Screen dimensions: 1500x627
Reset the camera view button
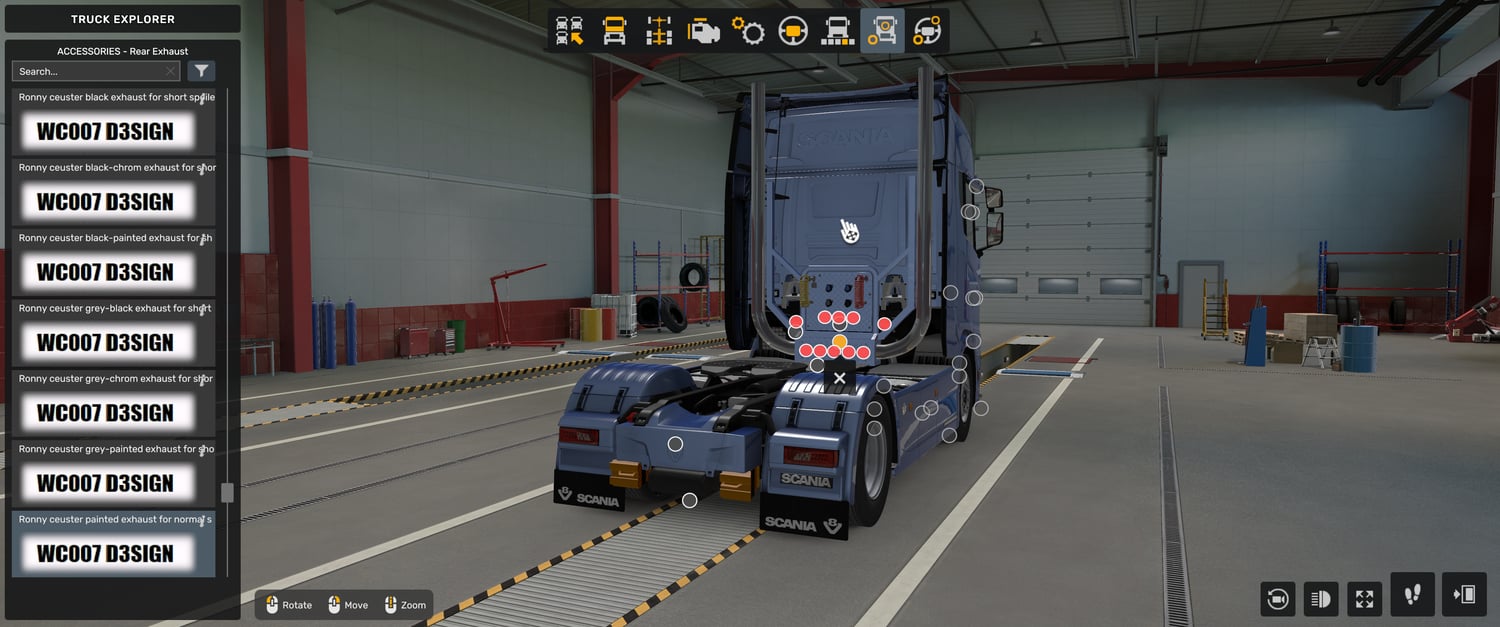point(1277,599)
